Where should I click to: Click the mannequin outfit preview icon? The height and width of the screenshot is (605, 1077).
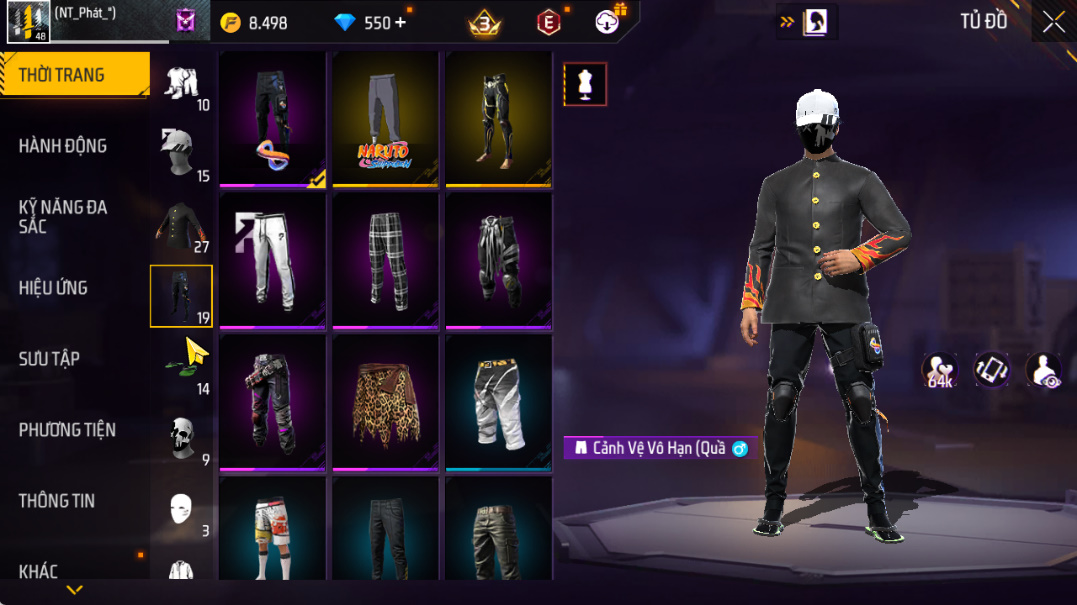tap(585, 85)
